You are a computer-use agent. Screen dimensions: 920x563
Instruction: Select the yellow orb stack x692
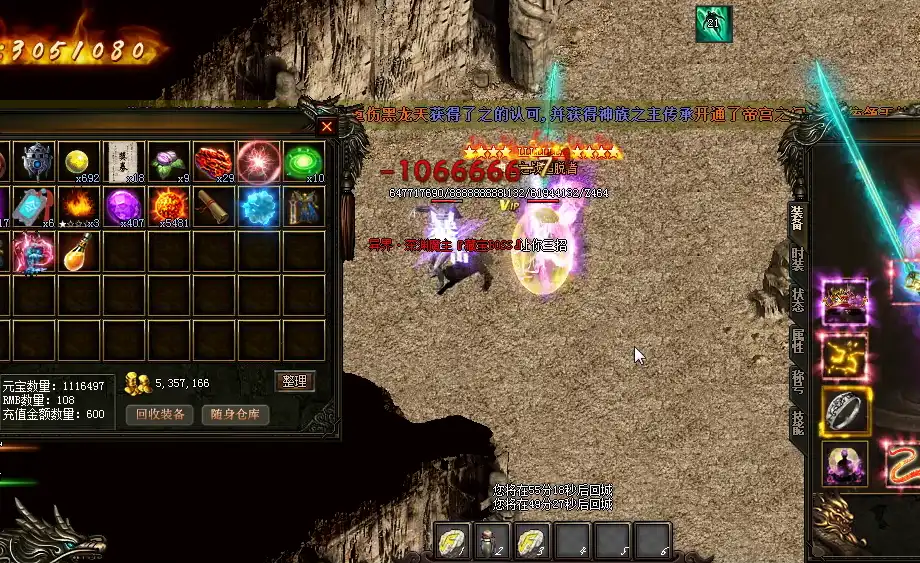tap(79, 162)
